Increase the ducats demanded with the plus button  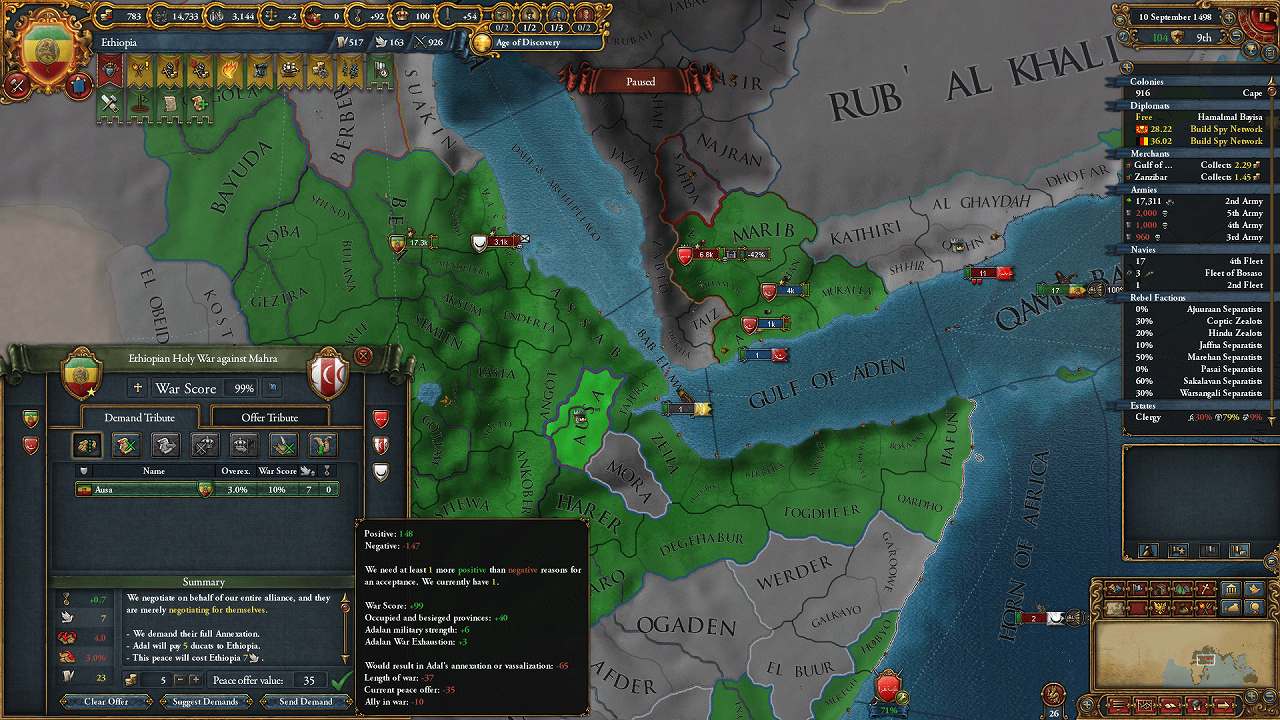[194, 680]
